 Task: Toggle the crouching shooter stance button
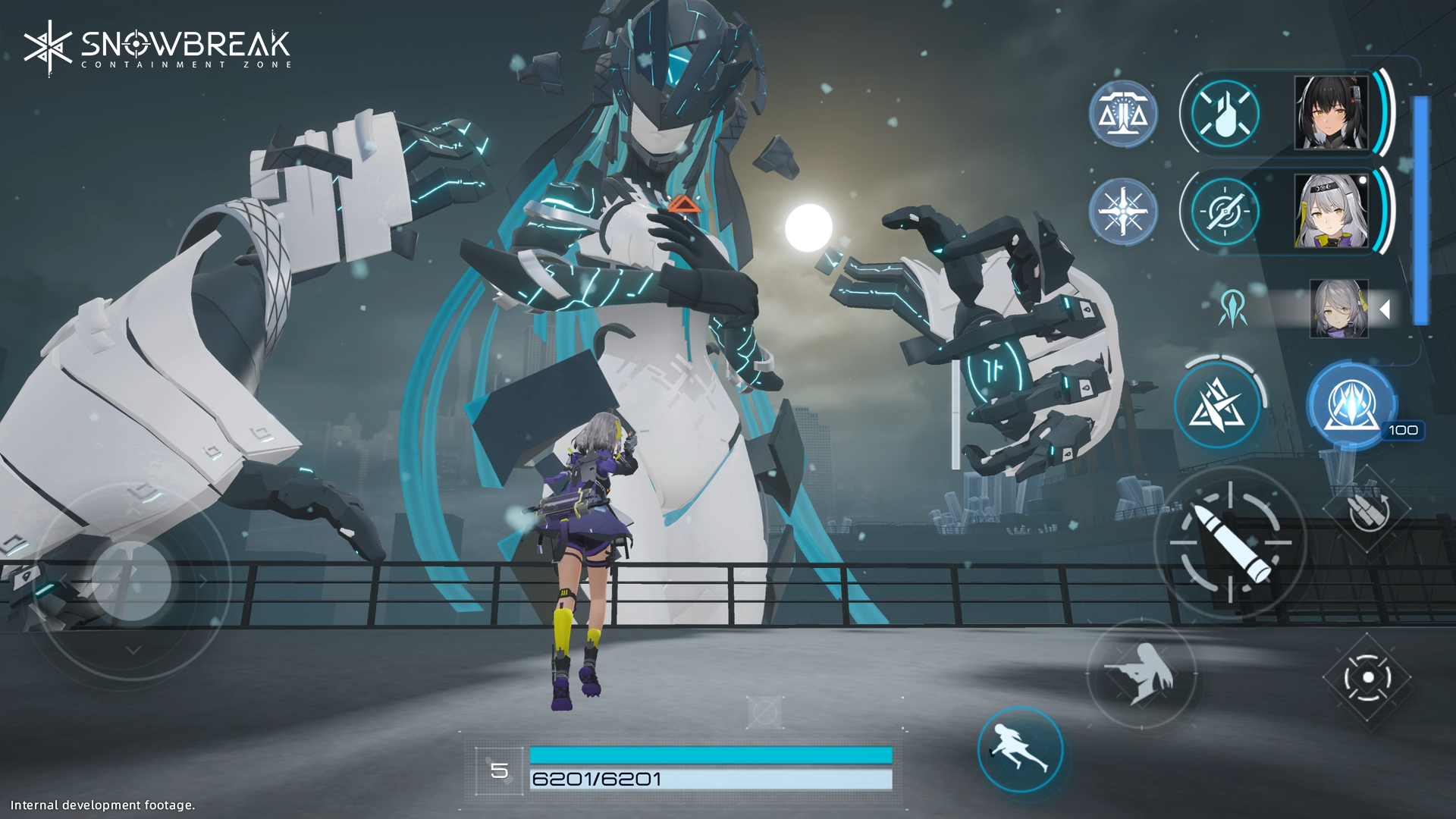(1141, 673)
